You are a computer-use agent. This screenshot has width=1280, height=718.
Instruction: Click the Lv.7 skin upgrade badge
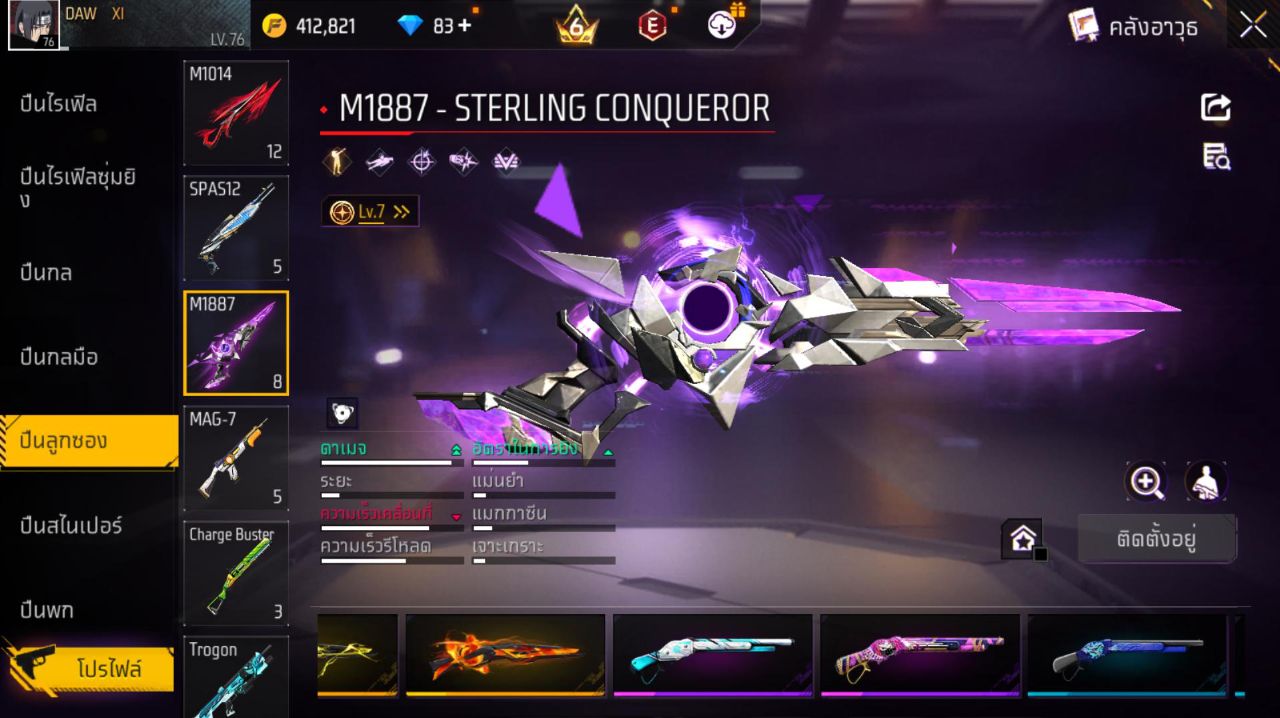[x=370, y=212]
